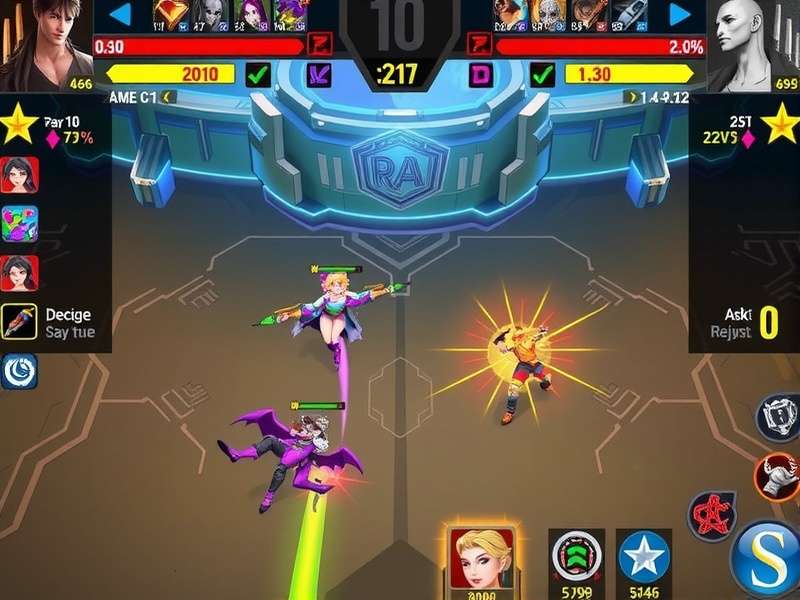This screenshot has width=800, height=600.
Task: Toggle the right green checkmark box
Action: pyautogui.click(x=542, y=73)
